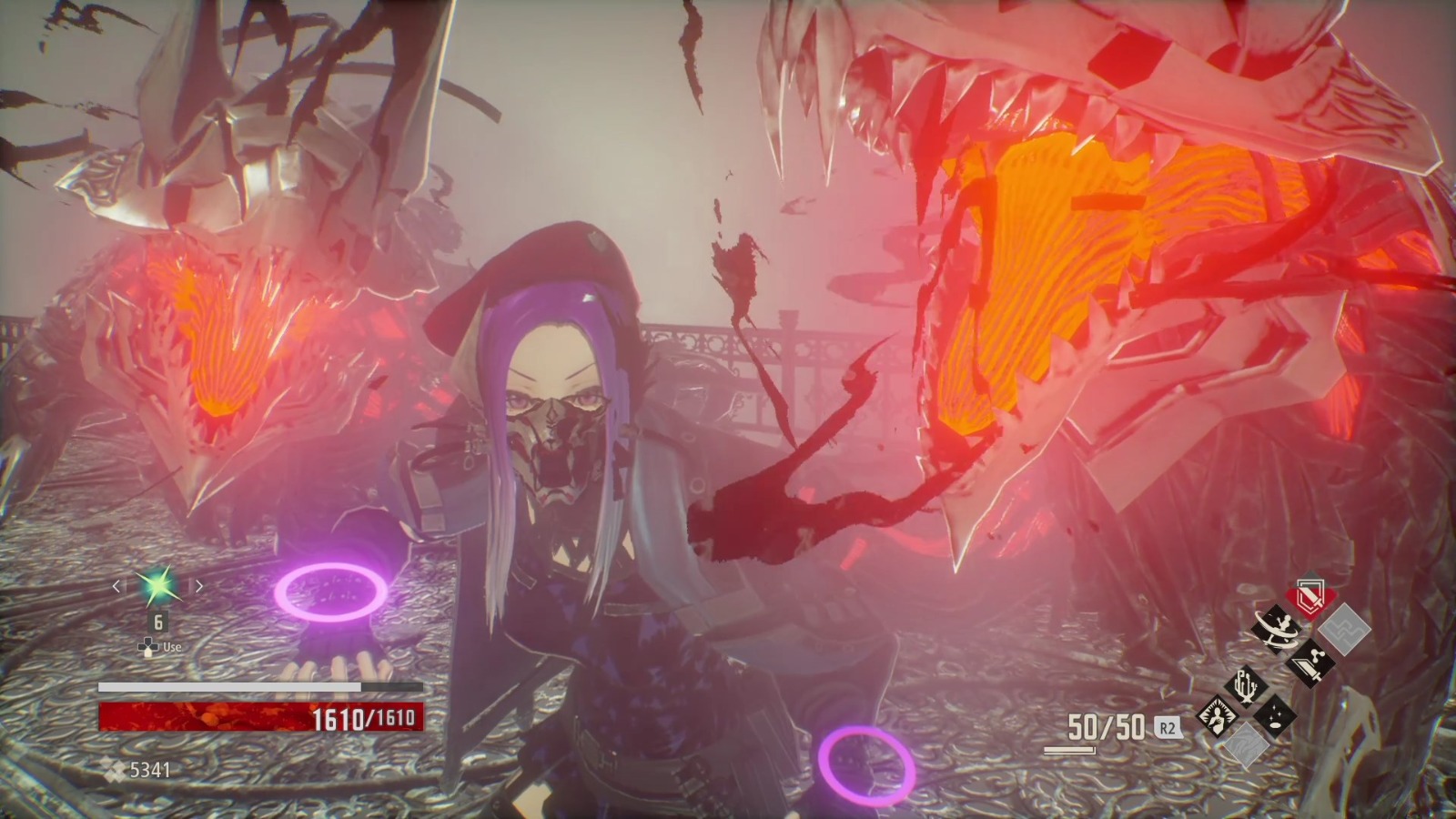Image resolution: width=1456 pixels, height=819 pixels.
Task: Click the white stamina bar
Action: [x=228, y=685]
